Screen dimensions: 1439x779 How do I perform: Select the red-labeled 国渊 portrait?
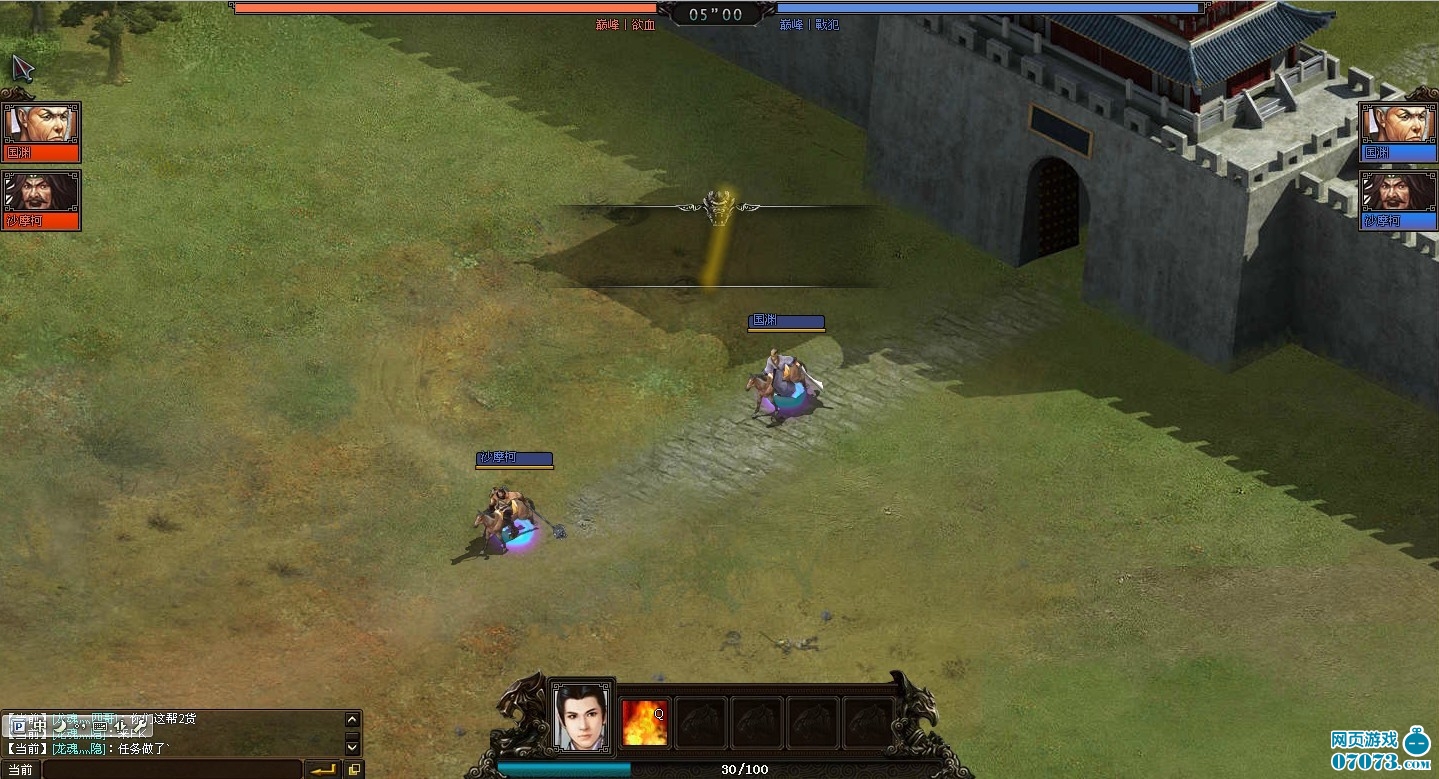41,131
